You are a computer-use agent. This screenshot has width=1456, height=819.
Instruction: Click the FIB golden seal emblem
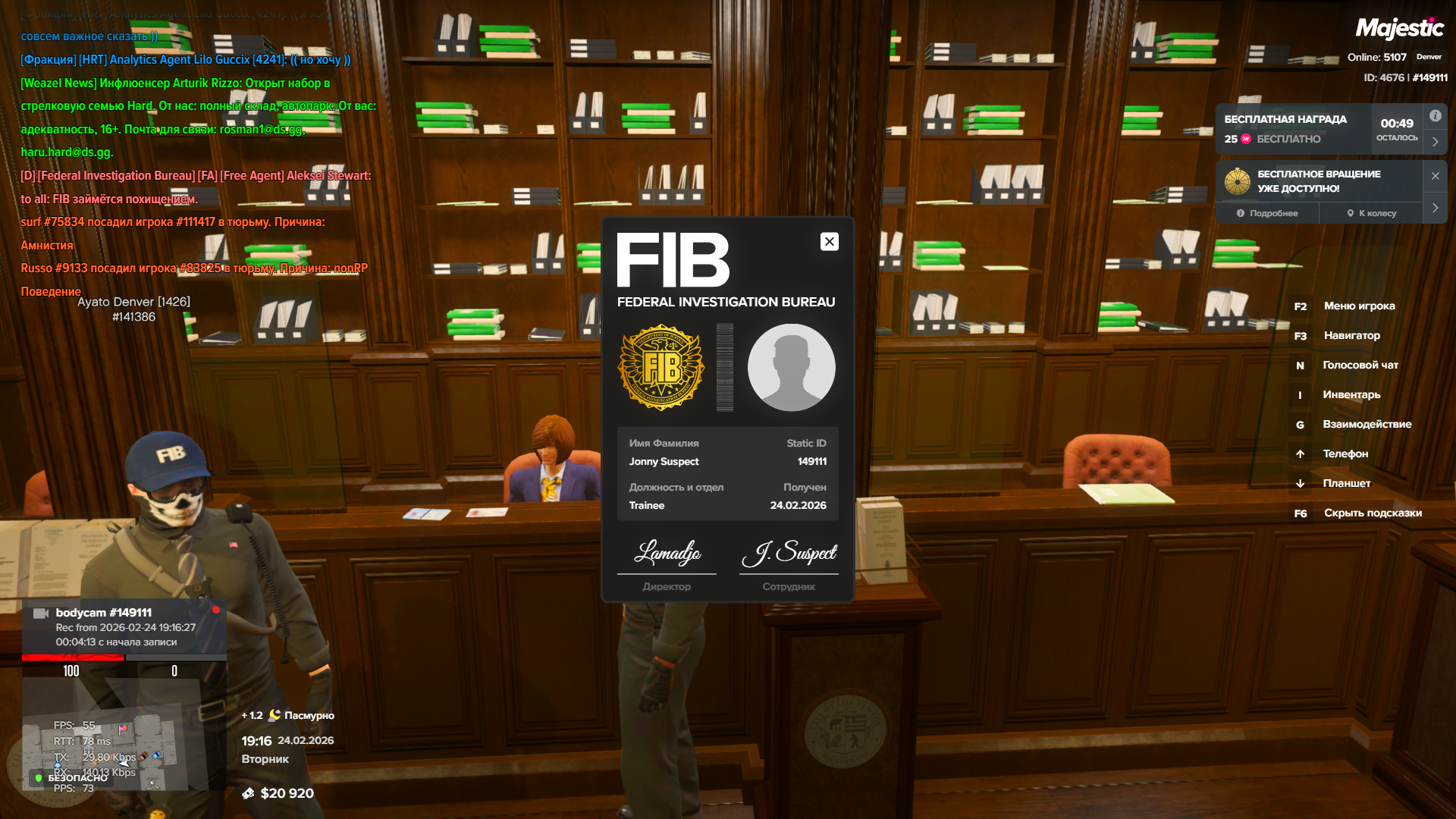(x=662, y=368)
